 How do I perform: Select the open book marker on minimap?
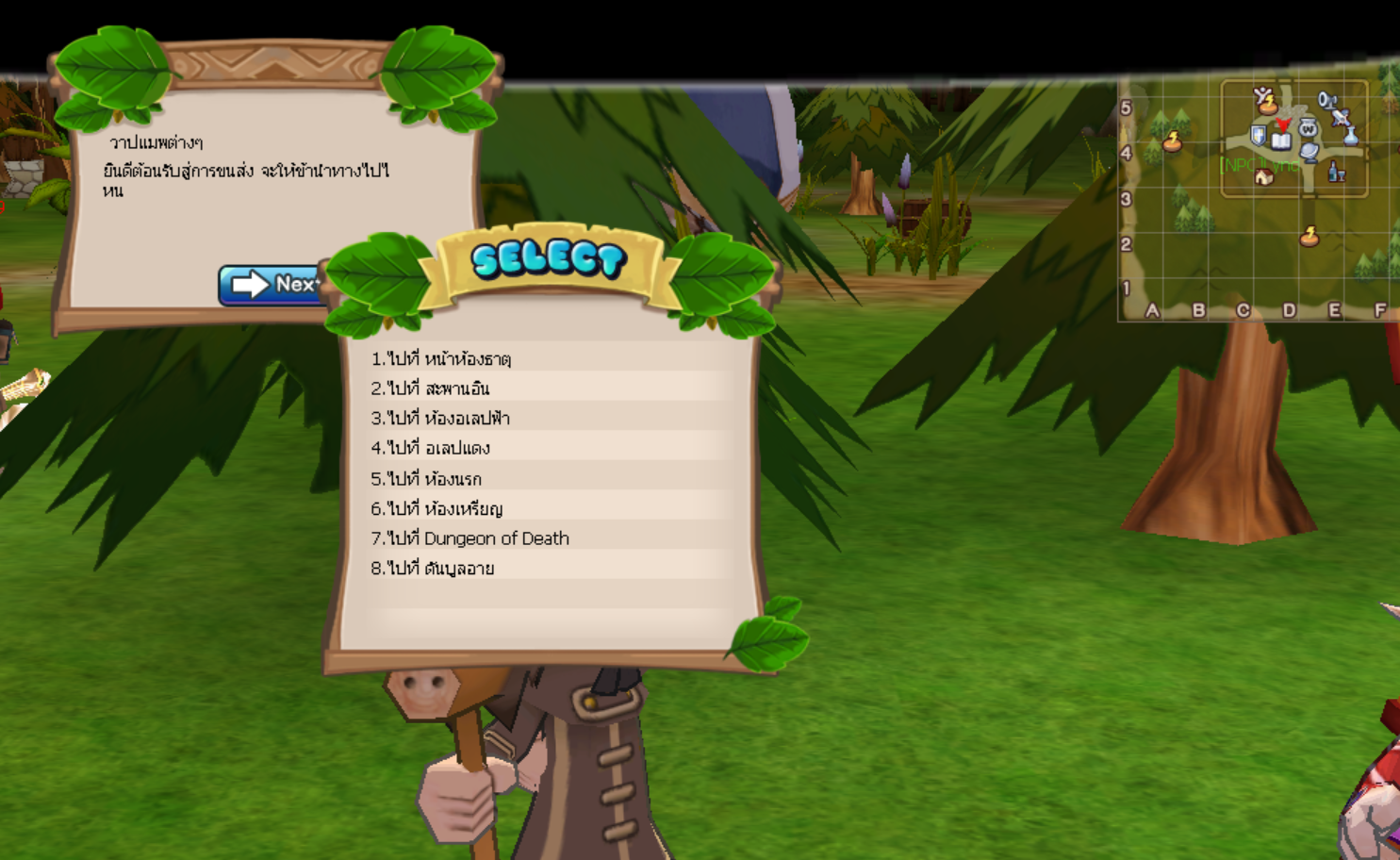click(x=1280, y=141)
